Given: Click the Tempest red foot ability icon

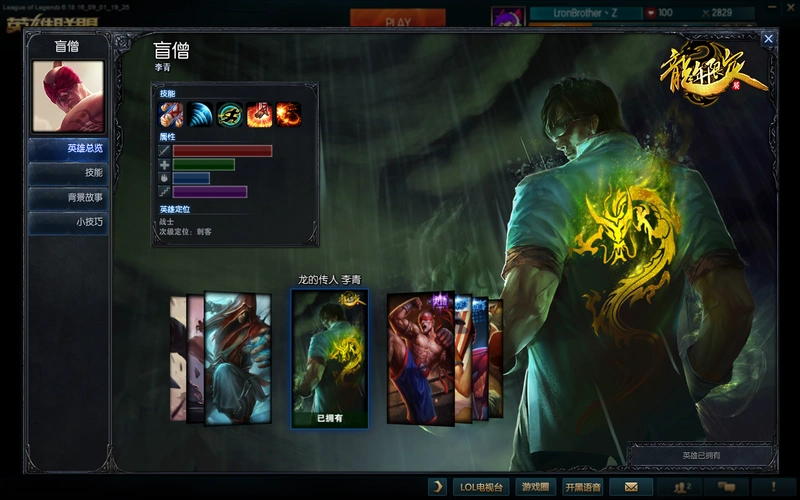Looking at the screenshot, I should (x=259, y=114).
